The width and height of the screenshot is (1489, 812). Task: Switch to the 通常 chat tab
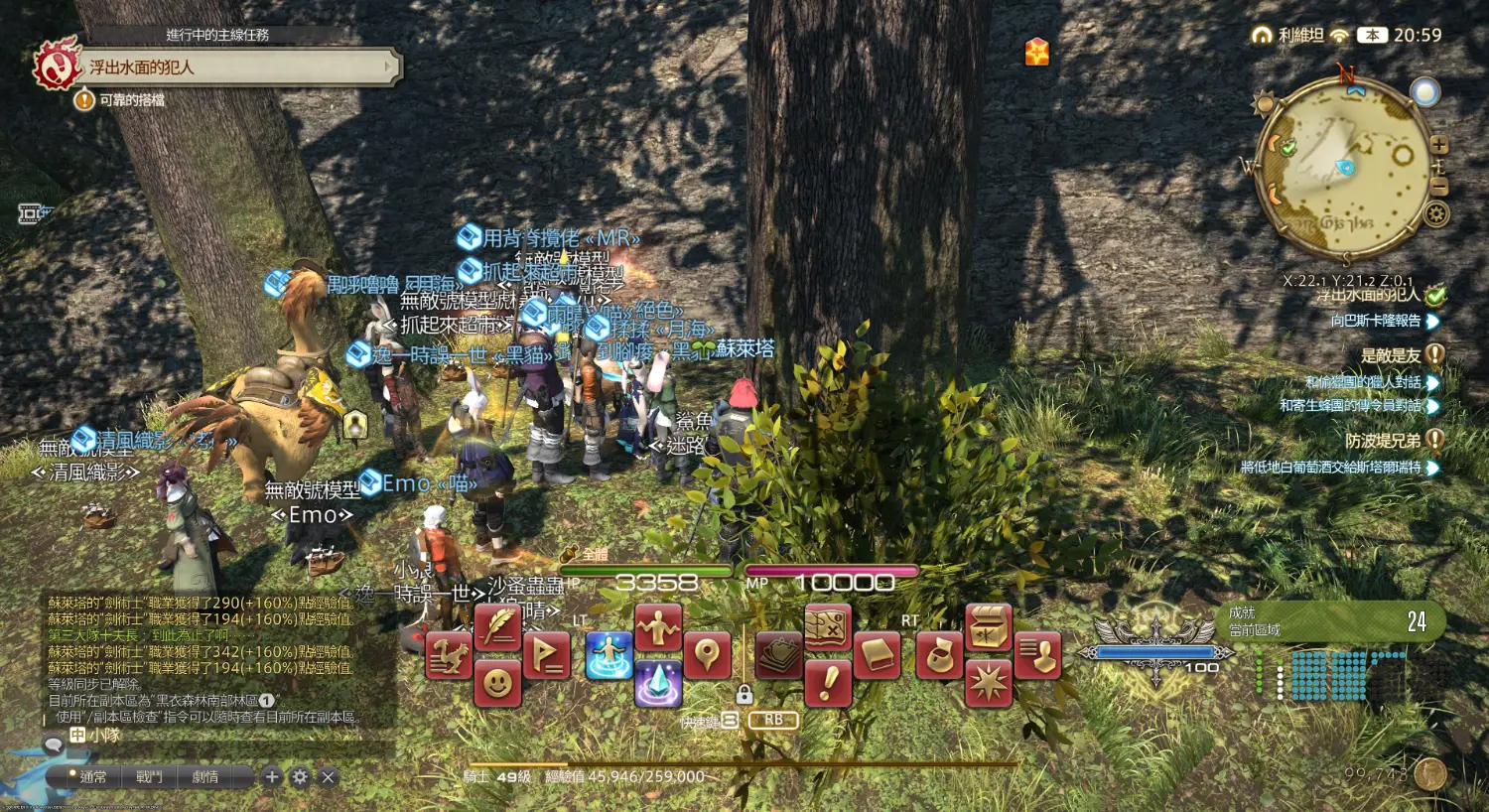[x=92, y=777]
